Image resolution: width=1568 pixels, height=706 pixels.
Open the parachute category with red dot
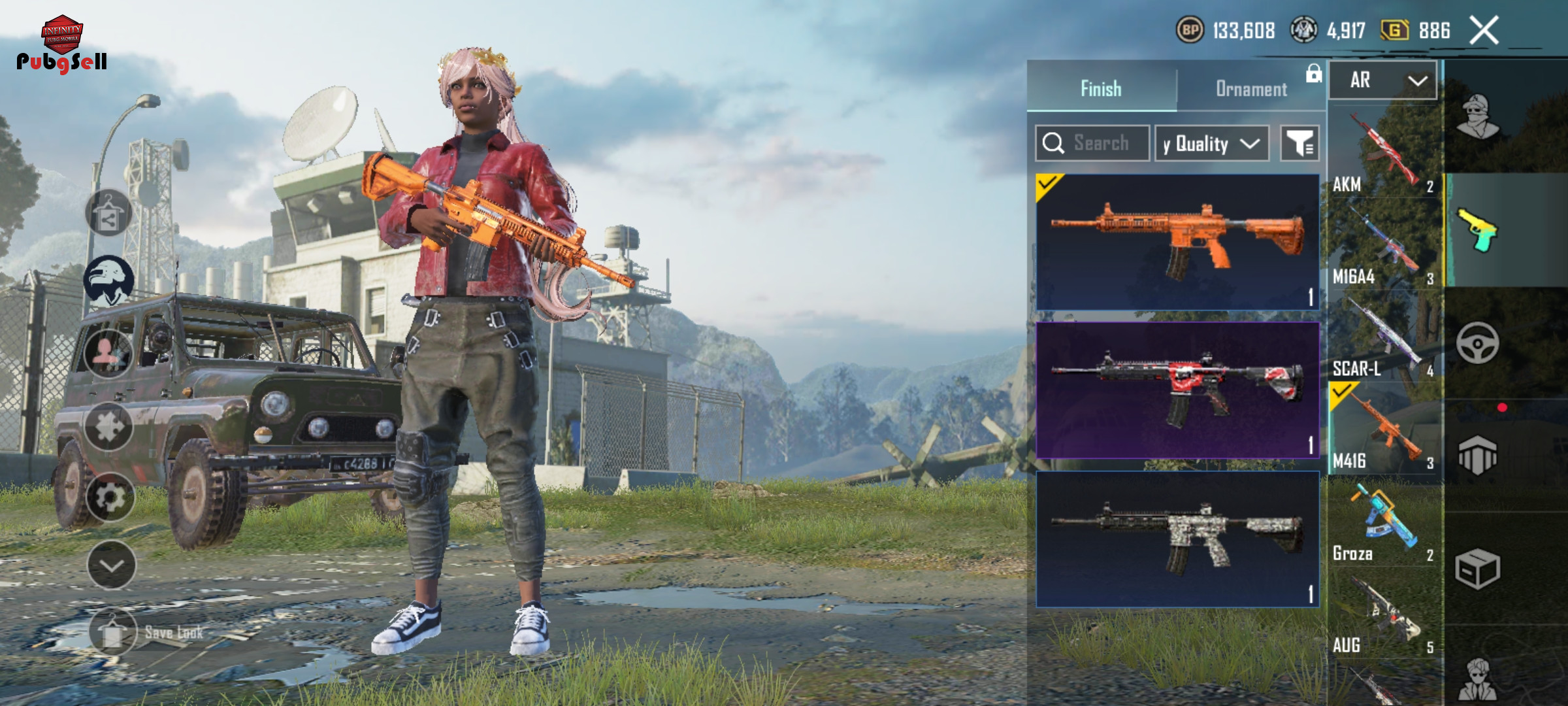[x=1477, y=454]
